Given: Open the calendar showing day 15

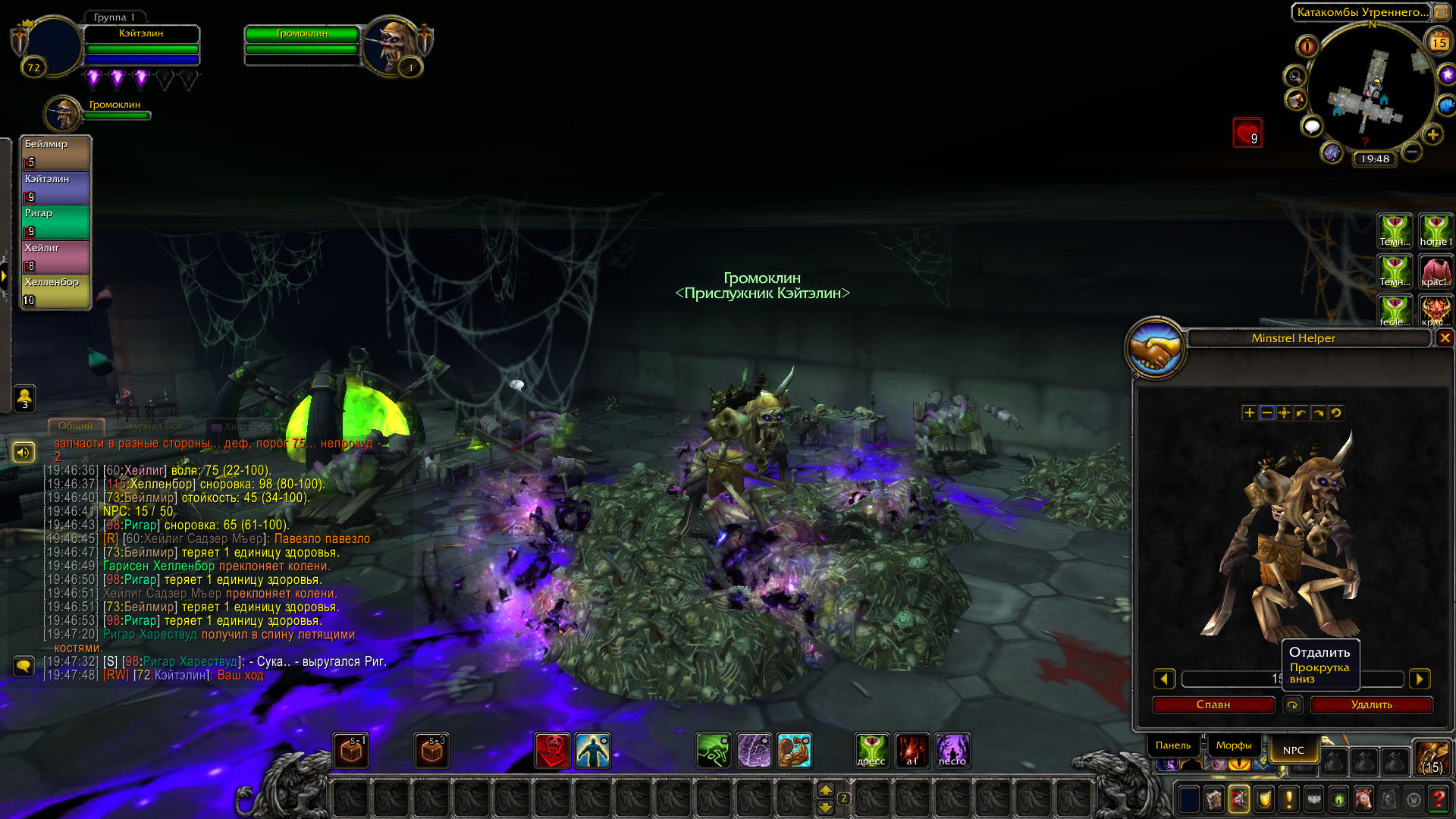Looking at the screenshot, I should point(1439,42).
